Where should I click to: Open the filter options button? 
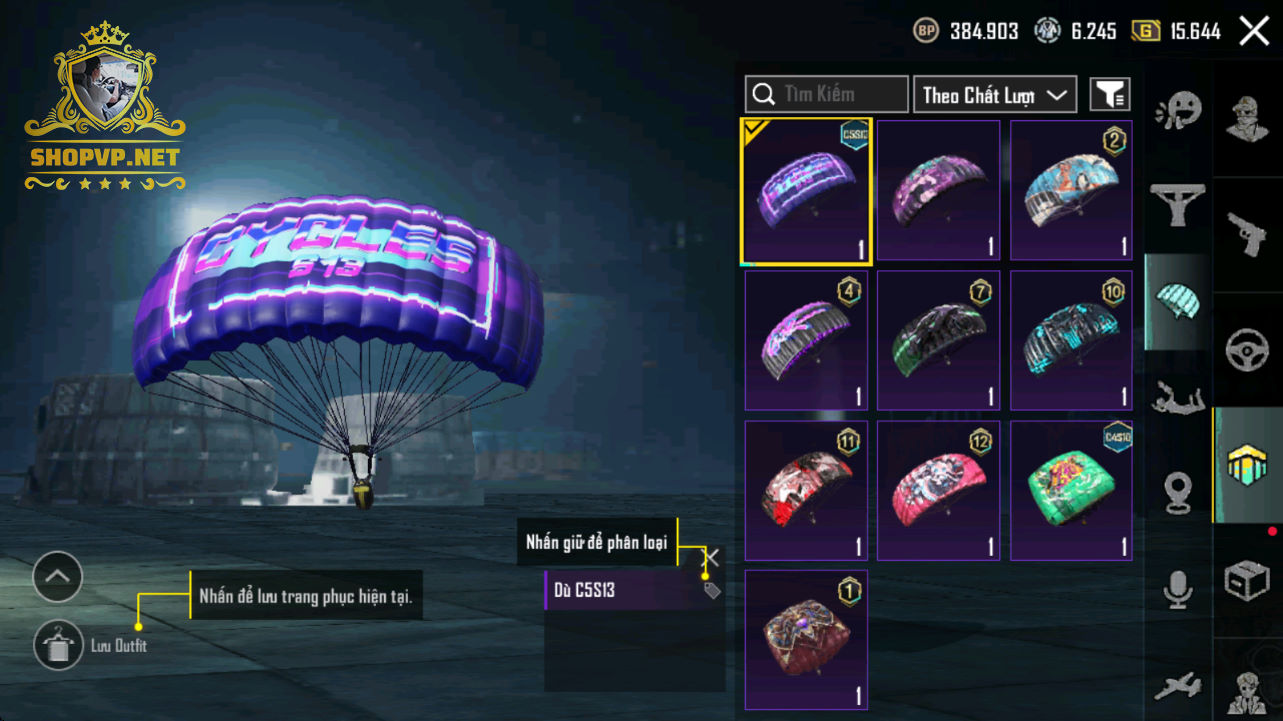click(x=1109, y=95)
